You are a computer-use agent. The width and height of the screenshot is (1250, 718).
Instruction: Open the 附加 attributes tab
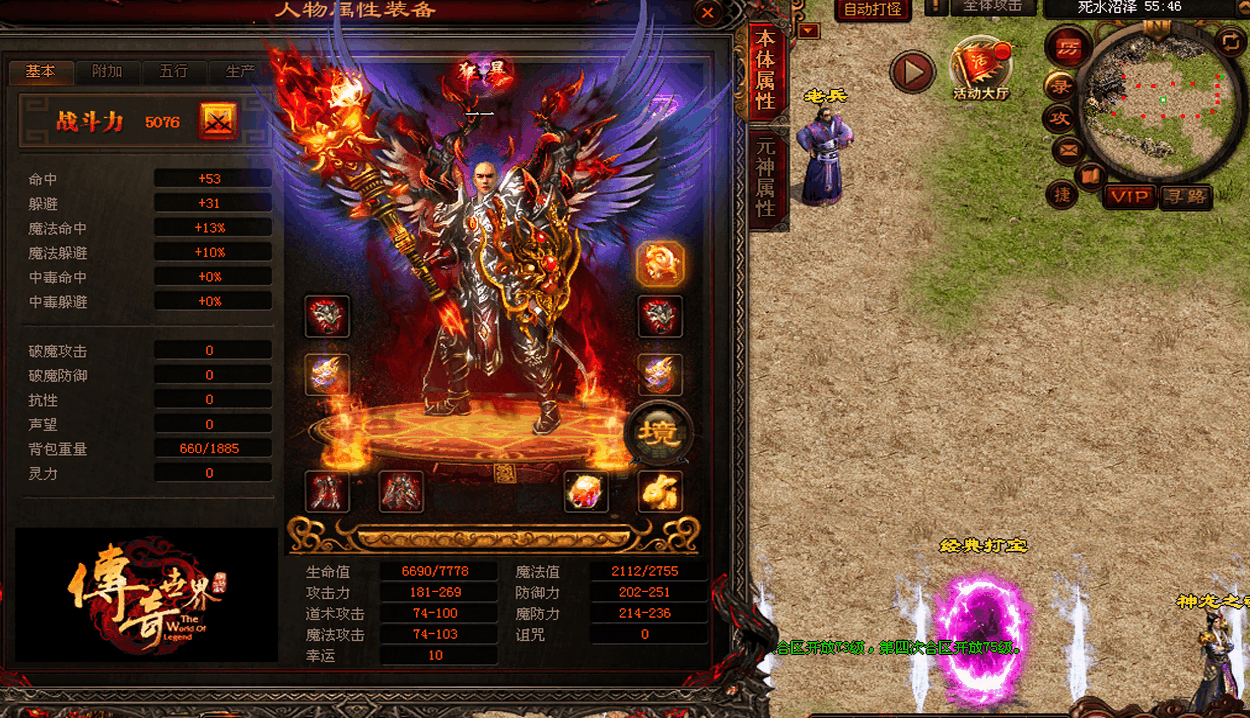pos(107,73)
